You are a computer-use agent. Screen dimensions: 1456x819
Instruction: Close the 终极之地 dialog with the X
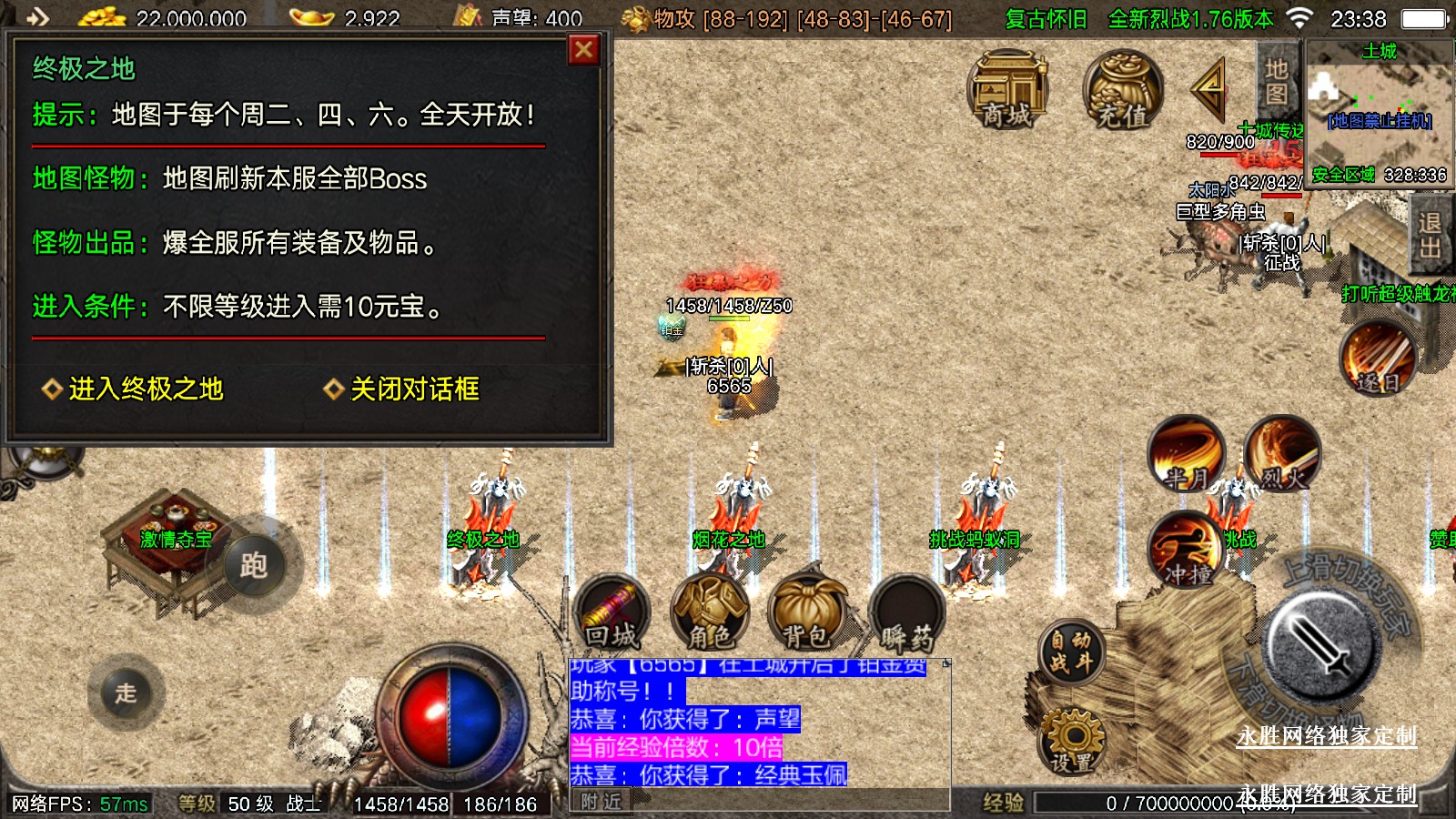[x=583, y=50]
